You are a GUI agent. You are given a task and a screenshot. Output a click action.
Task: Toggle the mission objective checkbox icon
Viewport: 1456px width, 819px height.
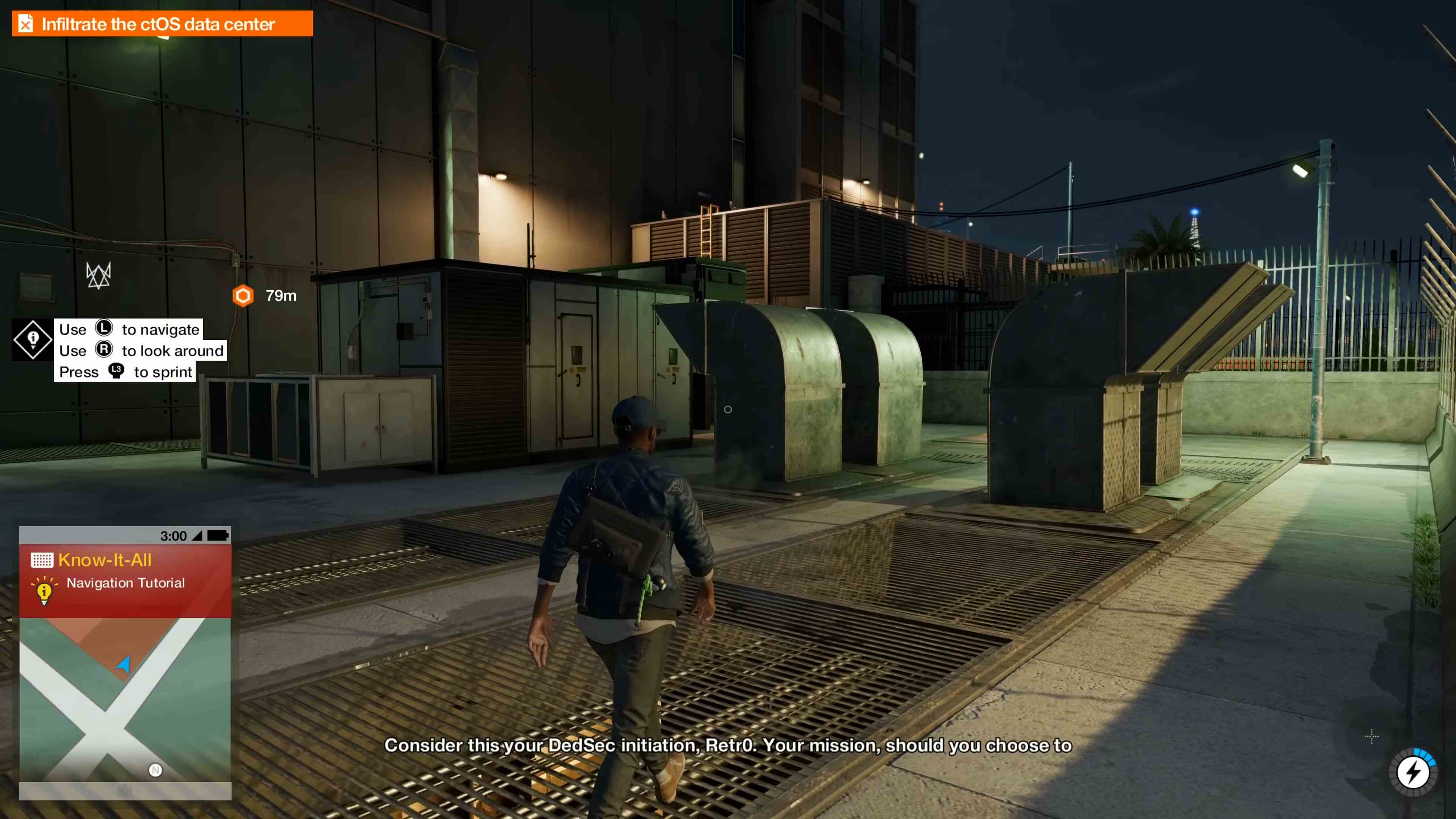(x=25, y=23)
